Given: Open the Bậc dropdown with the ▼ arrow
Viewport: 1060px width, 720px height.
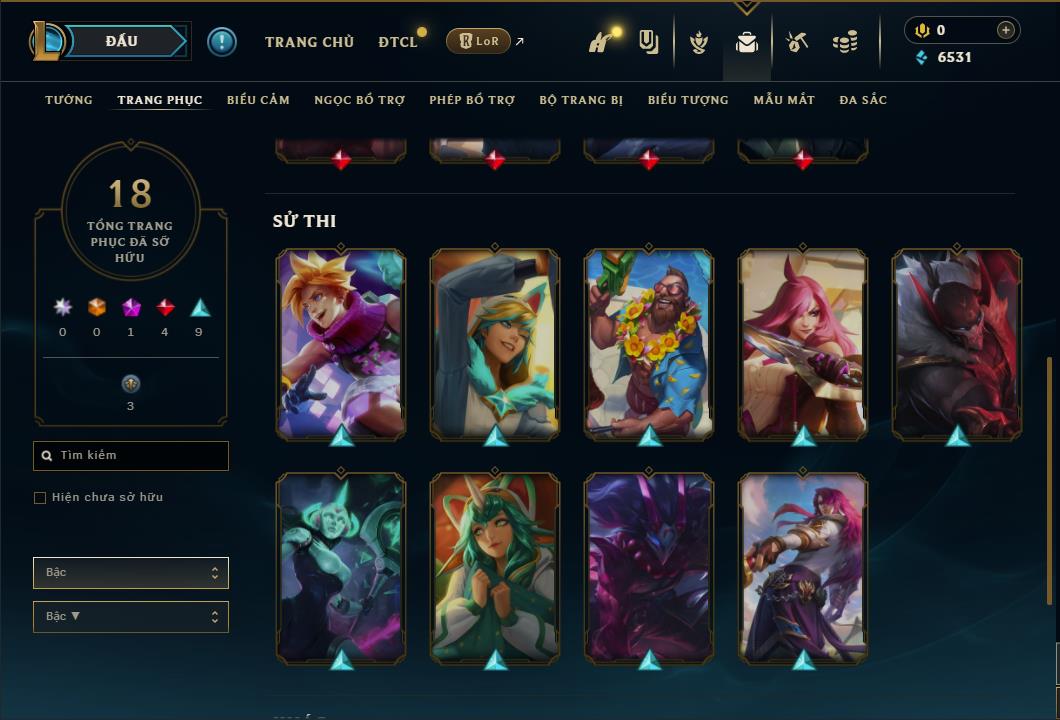Looking at the screenshot, I should pos(131,617).
